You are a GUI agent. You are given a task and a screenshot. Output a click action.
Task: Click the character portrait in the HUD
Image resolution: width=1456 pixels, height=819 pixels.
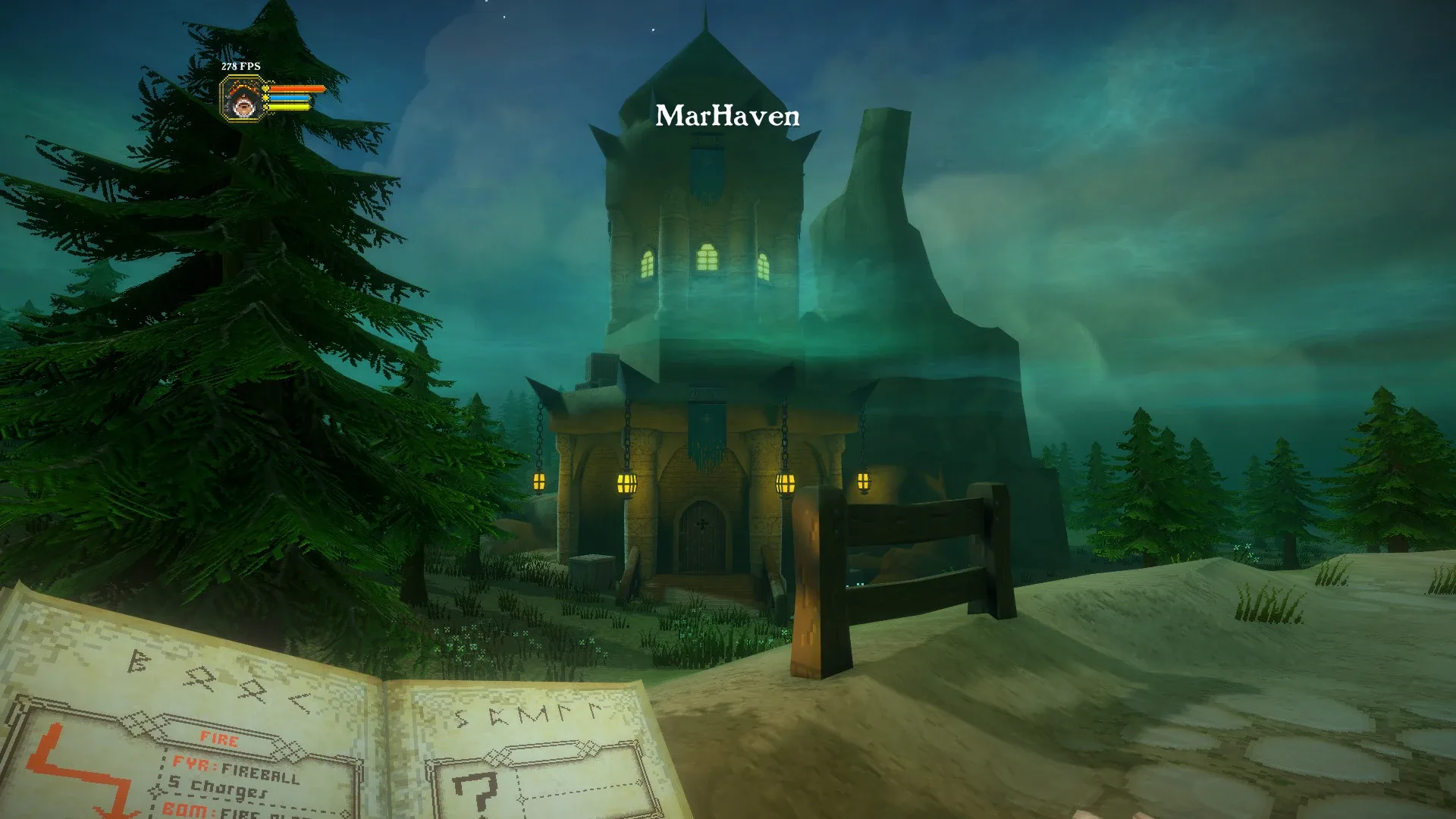tap(242, 103)
